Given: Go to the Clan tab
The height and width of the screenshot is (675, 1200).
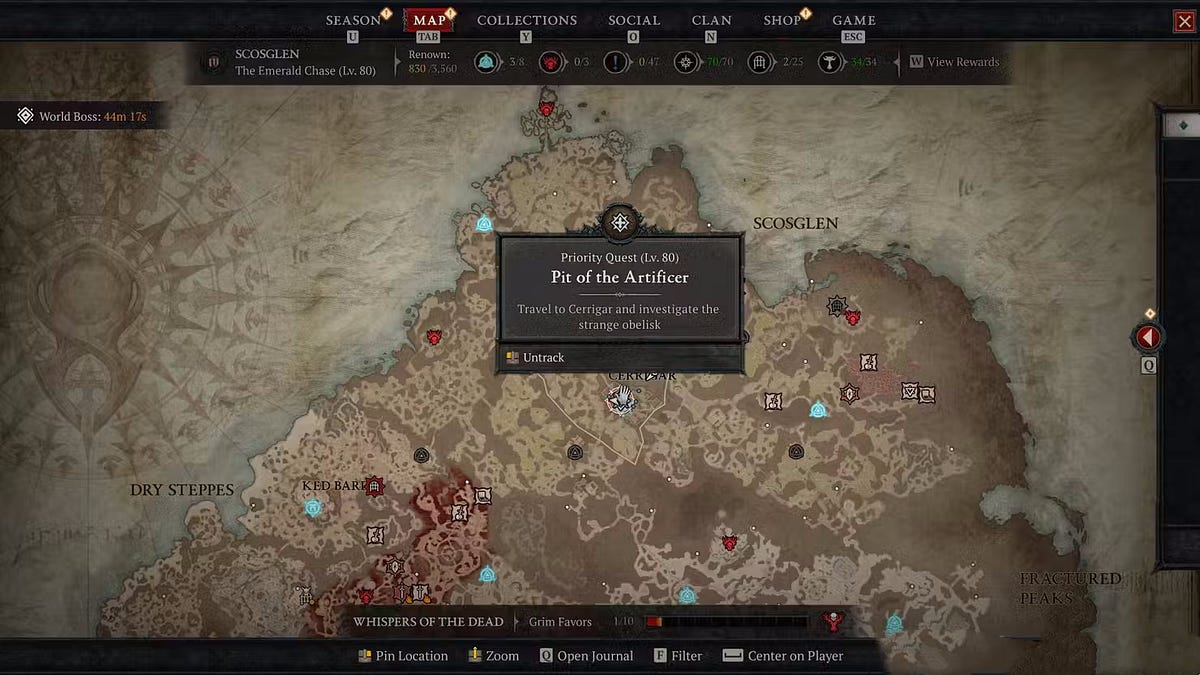Looking at the screenshot, I should (x=711, y=20).
